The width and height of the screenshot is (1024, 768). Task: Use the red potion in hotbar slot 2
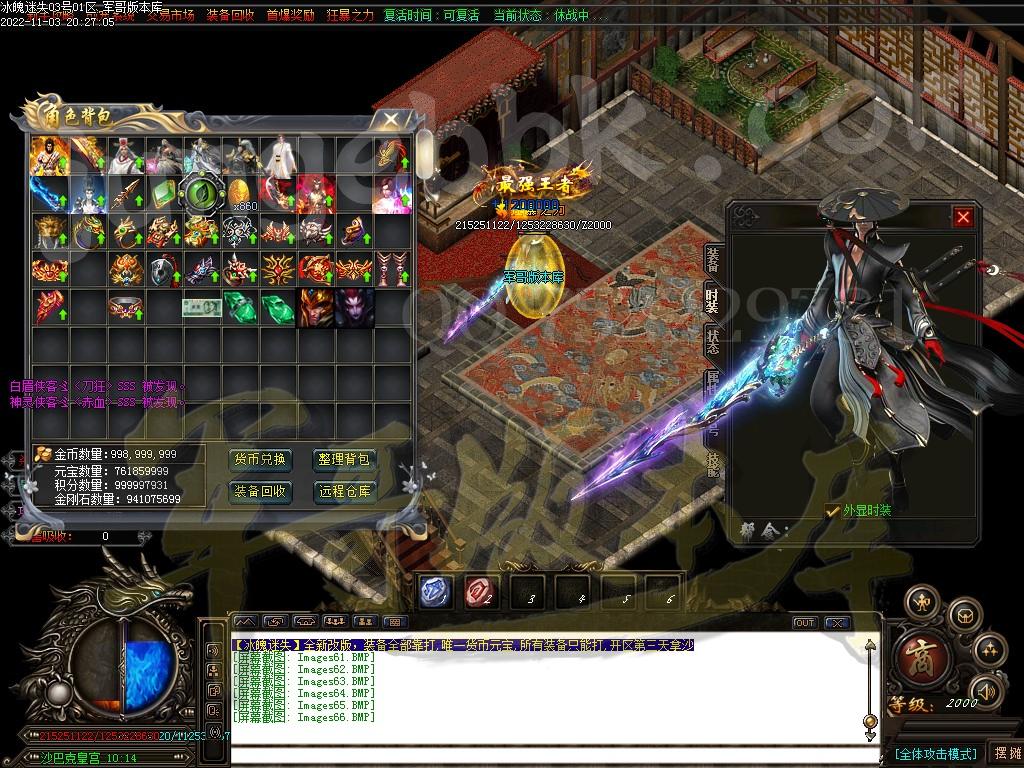point(480,592)
